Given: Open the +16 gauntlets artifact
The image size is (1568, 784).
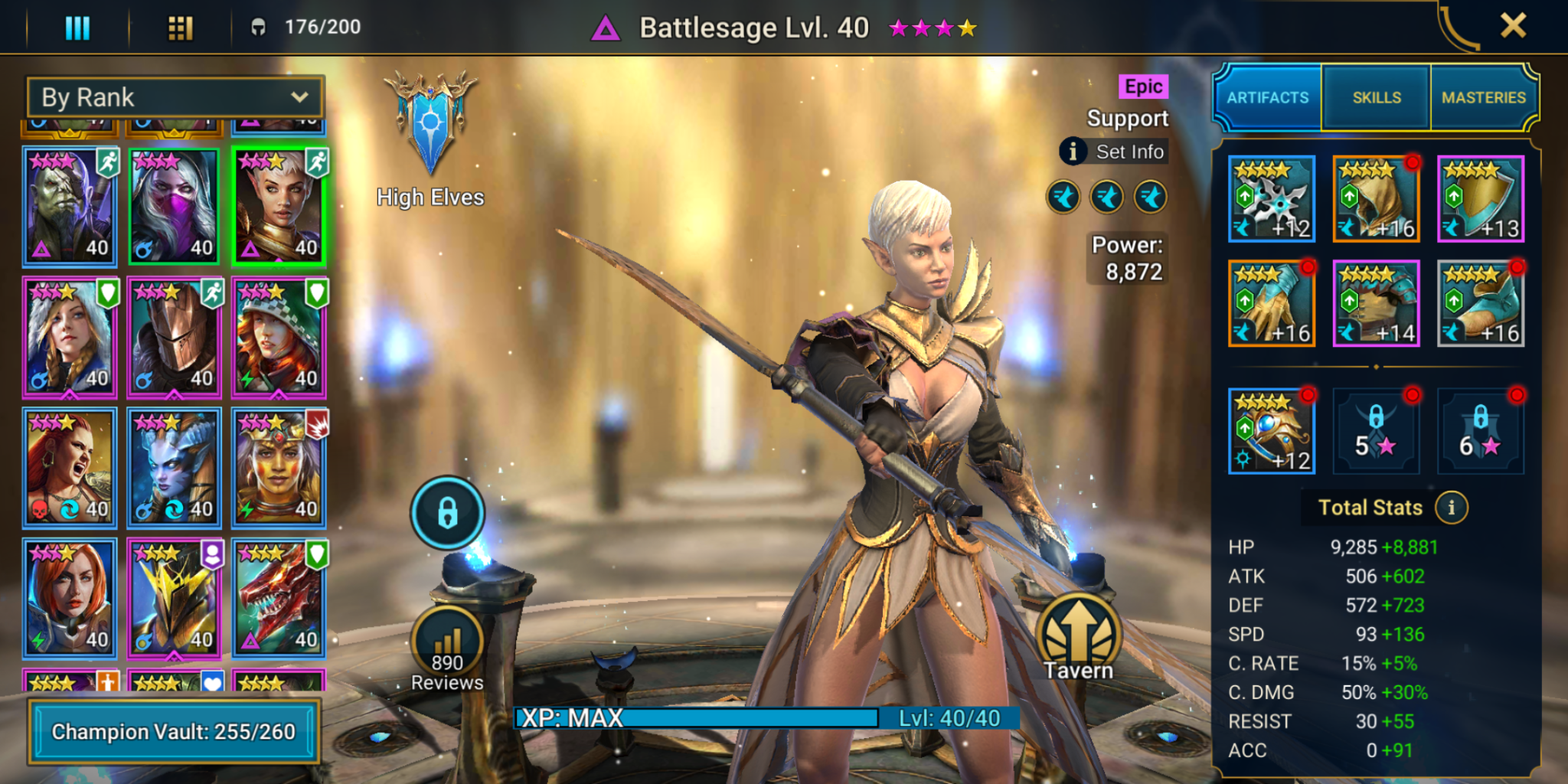Looking at the screenshot, I should (x=1271, y=303).
